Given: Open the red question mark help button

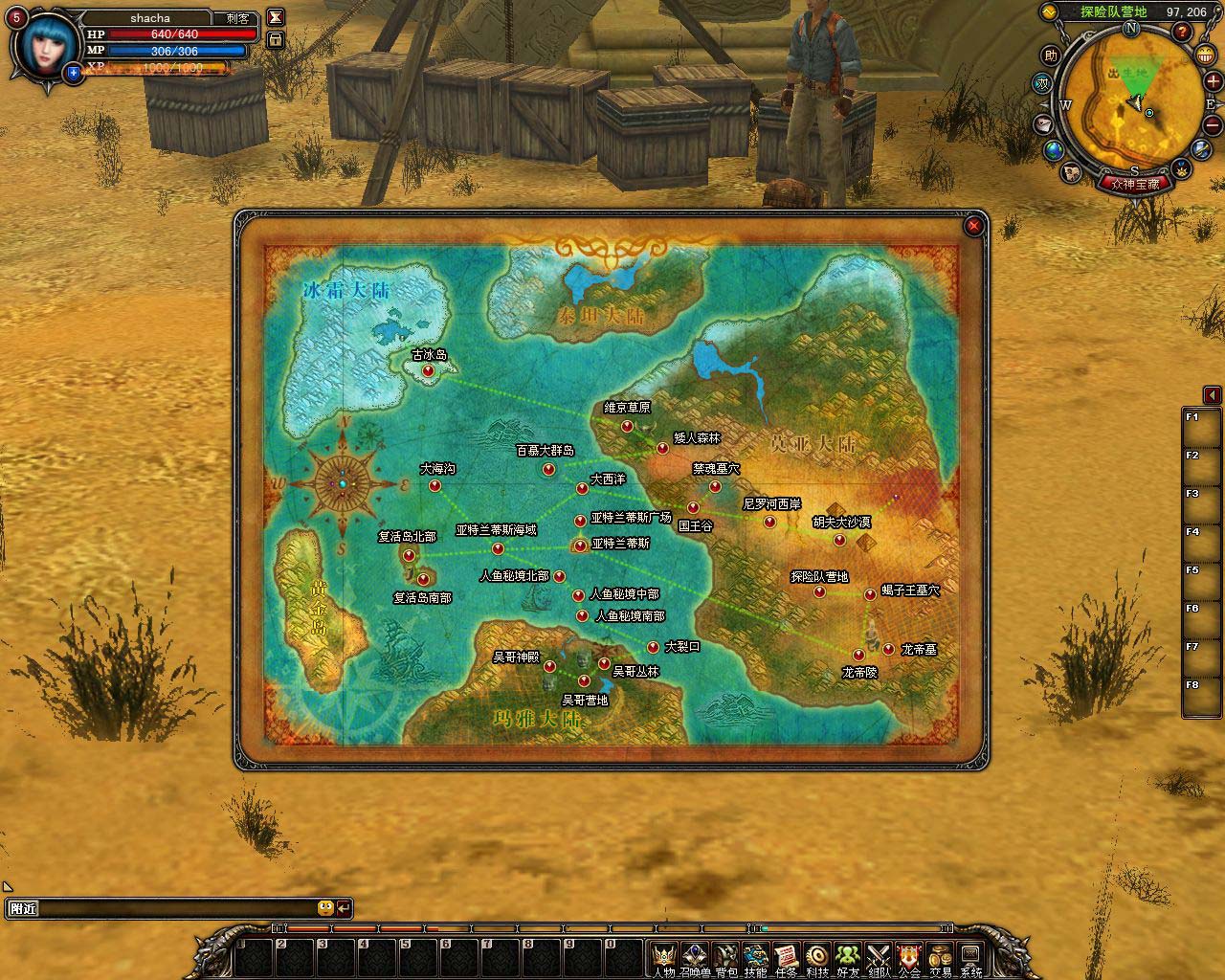Looking at the screenshot, I should pyautogui.click(x=1183, y=32).
